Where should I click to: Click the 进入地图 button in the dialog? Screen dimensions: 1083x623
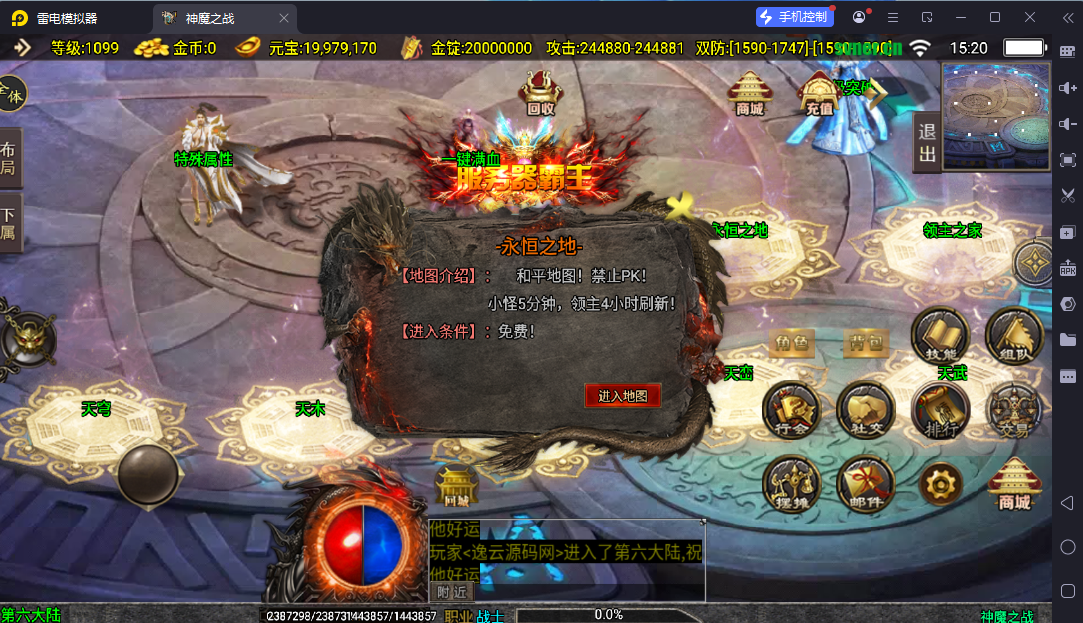tap(623, 396)
